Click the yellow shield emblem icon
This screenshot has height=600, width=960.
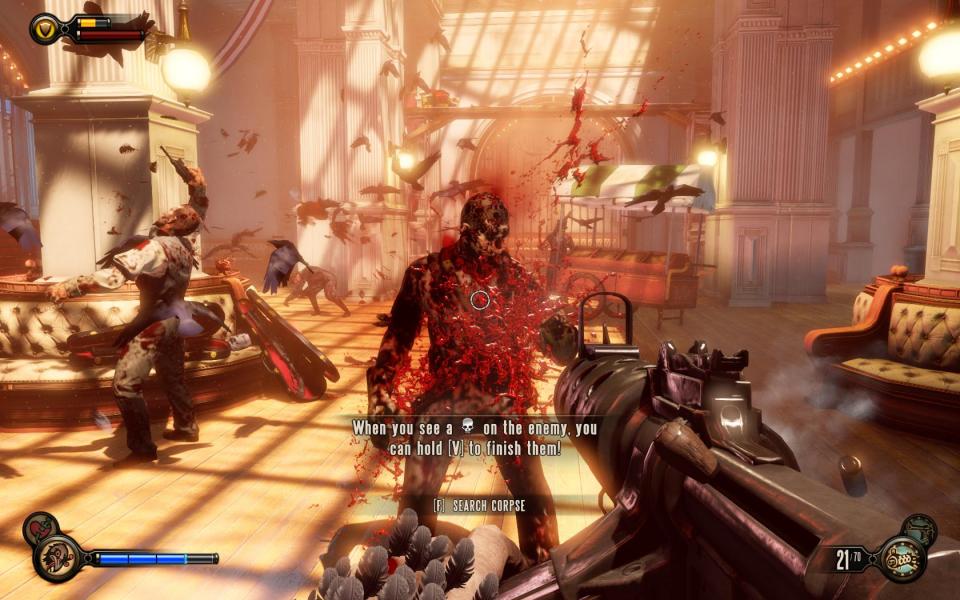click(45, 28)
